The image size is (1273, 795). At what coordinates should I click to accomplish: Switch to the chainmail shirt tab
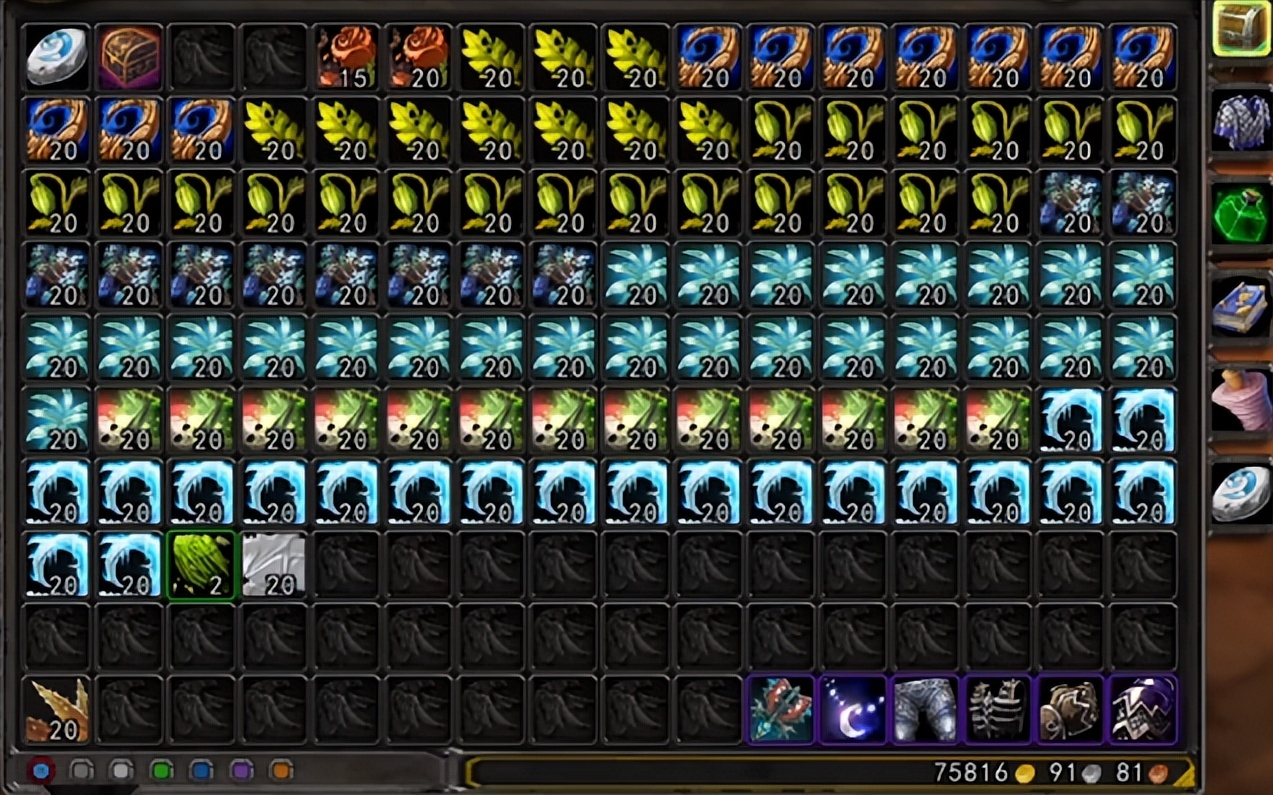(1241, 120)
